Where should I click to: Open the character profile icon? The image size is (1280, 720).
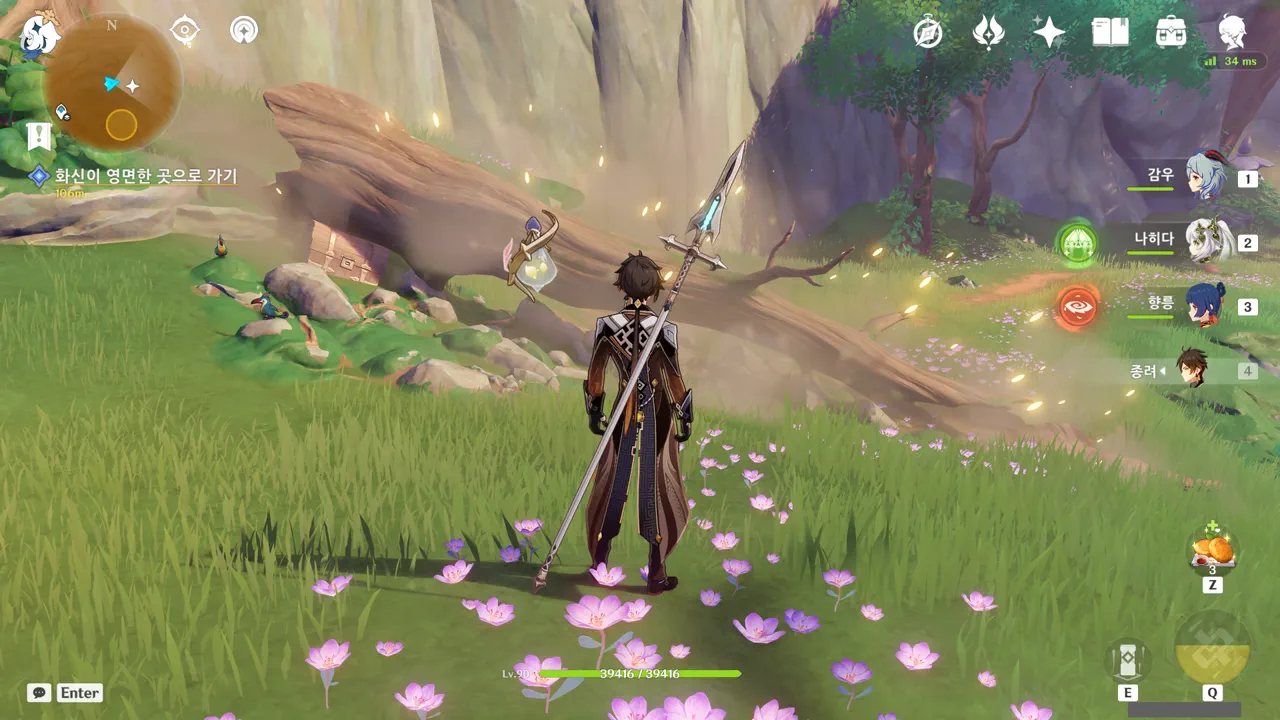point(1233,33)
